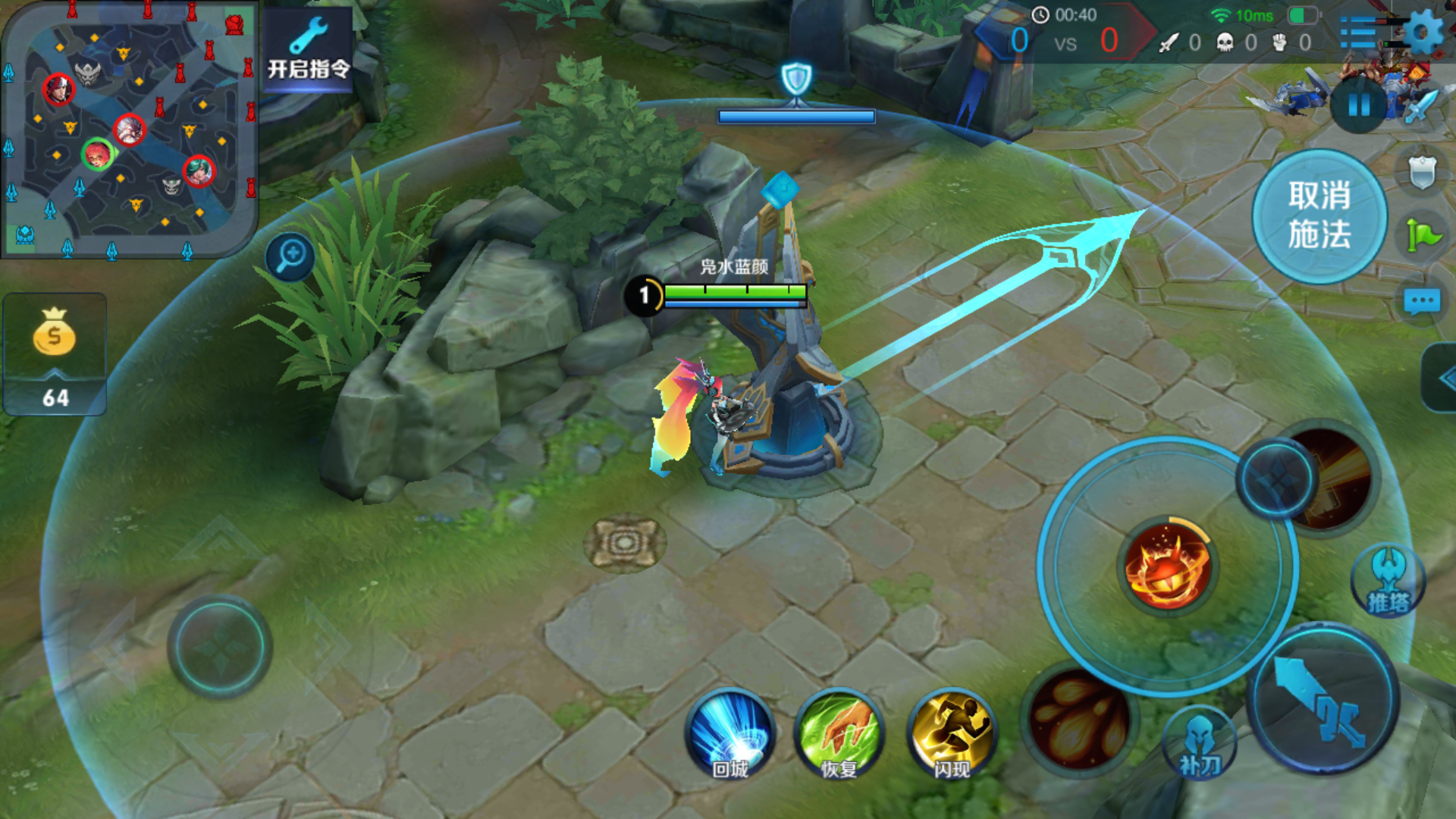
Task: Open the quick chat bubble
Action: (1421, 302)
